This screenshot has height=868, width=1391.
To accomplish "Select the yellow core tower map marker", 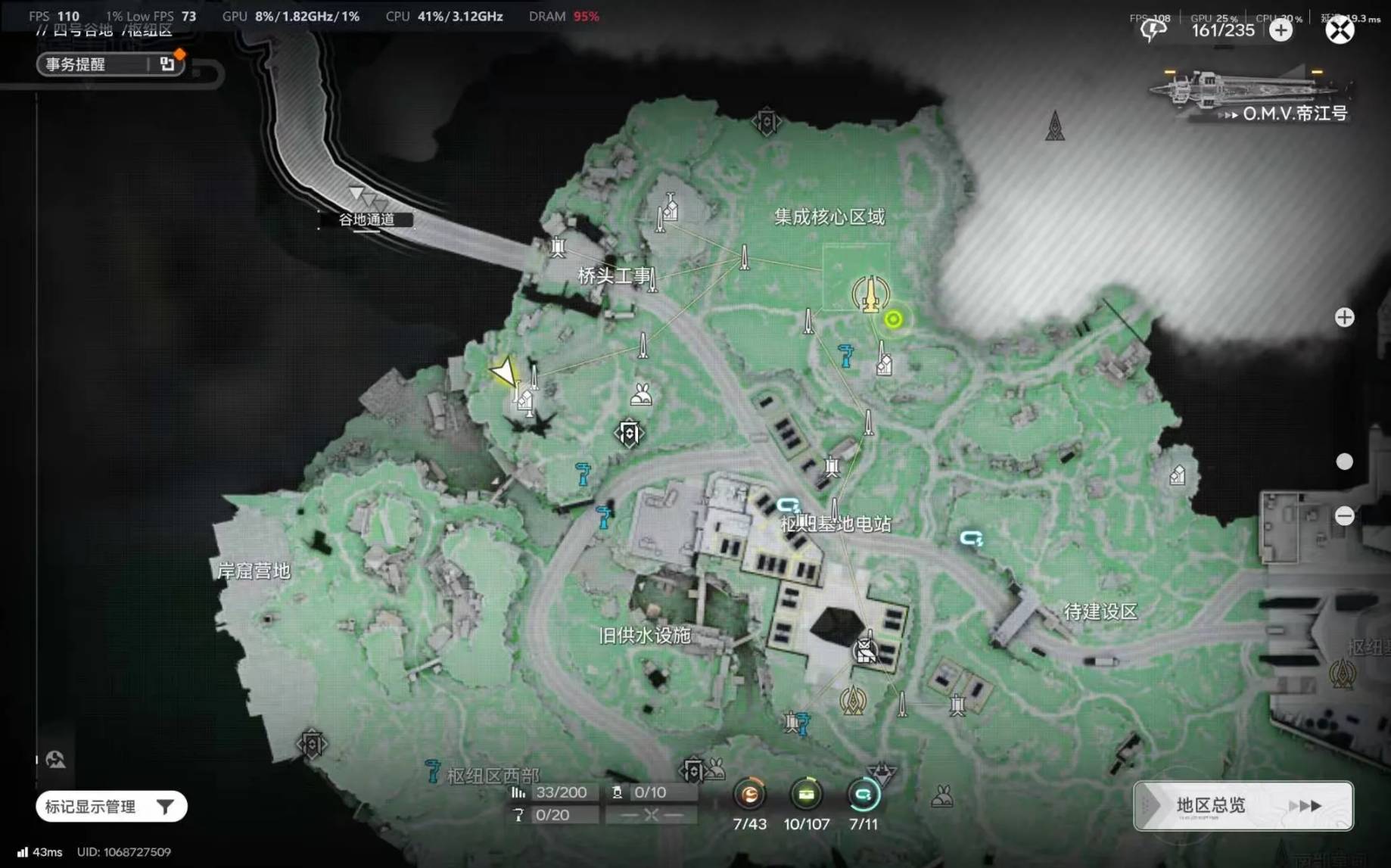I will click(x=871, y=294).
